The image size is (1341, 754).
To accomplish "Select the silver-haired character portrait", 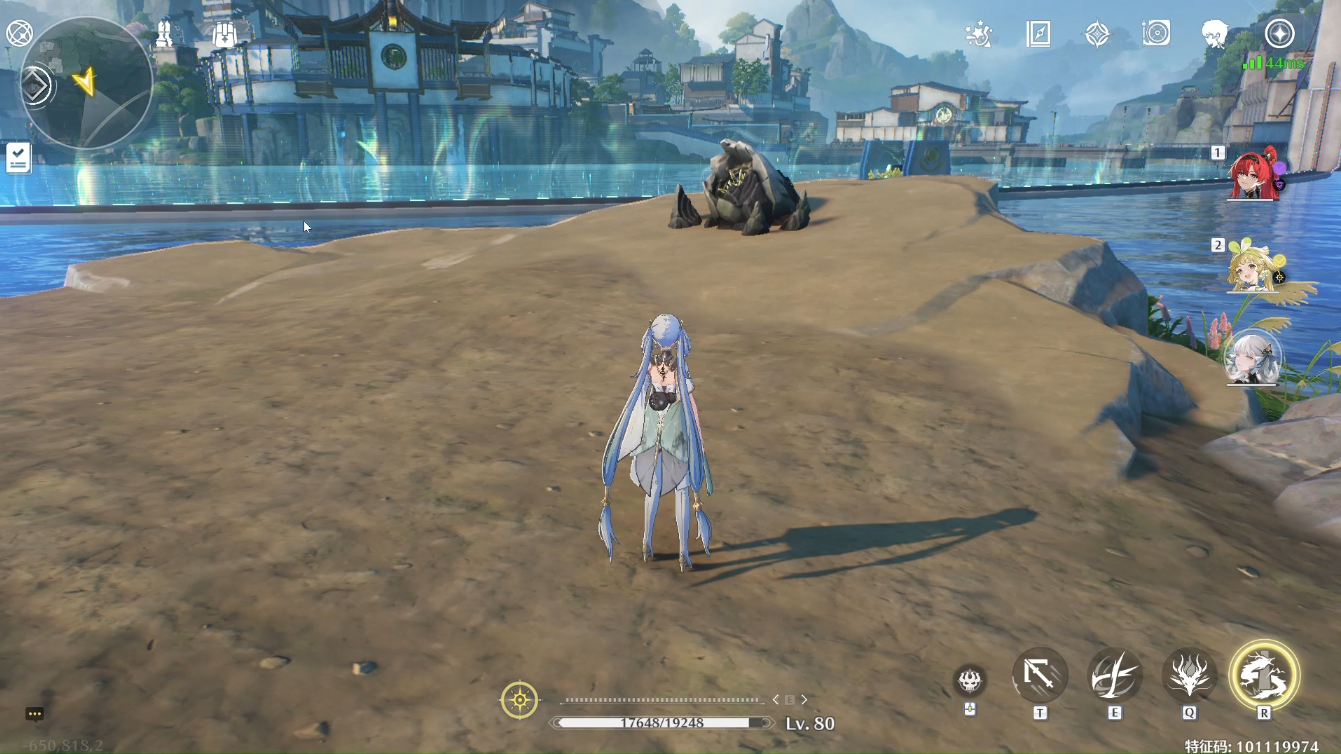I will 1253,357.
